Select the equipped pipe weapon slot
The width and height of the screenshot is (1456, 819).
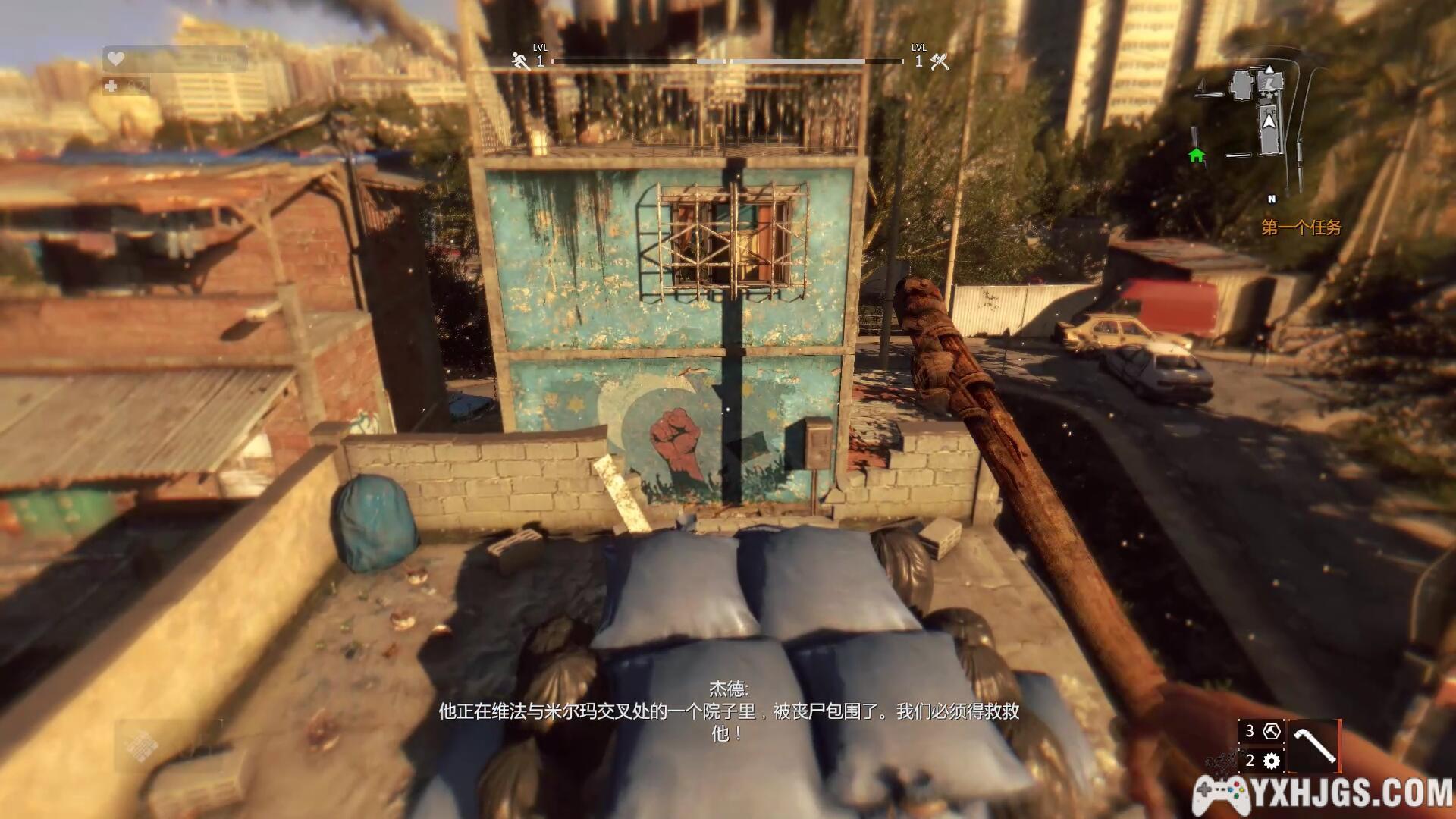pos(1314,746)
